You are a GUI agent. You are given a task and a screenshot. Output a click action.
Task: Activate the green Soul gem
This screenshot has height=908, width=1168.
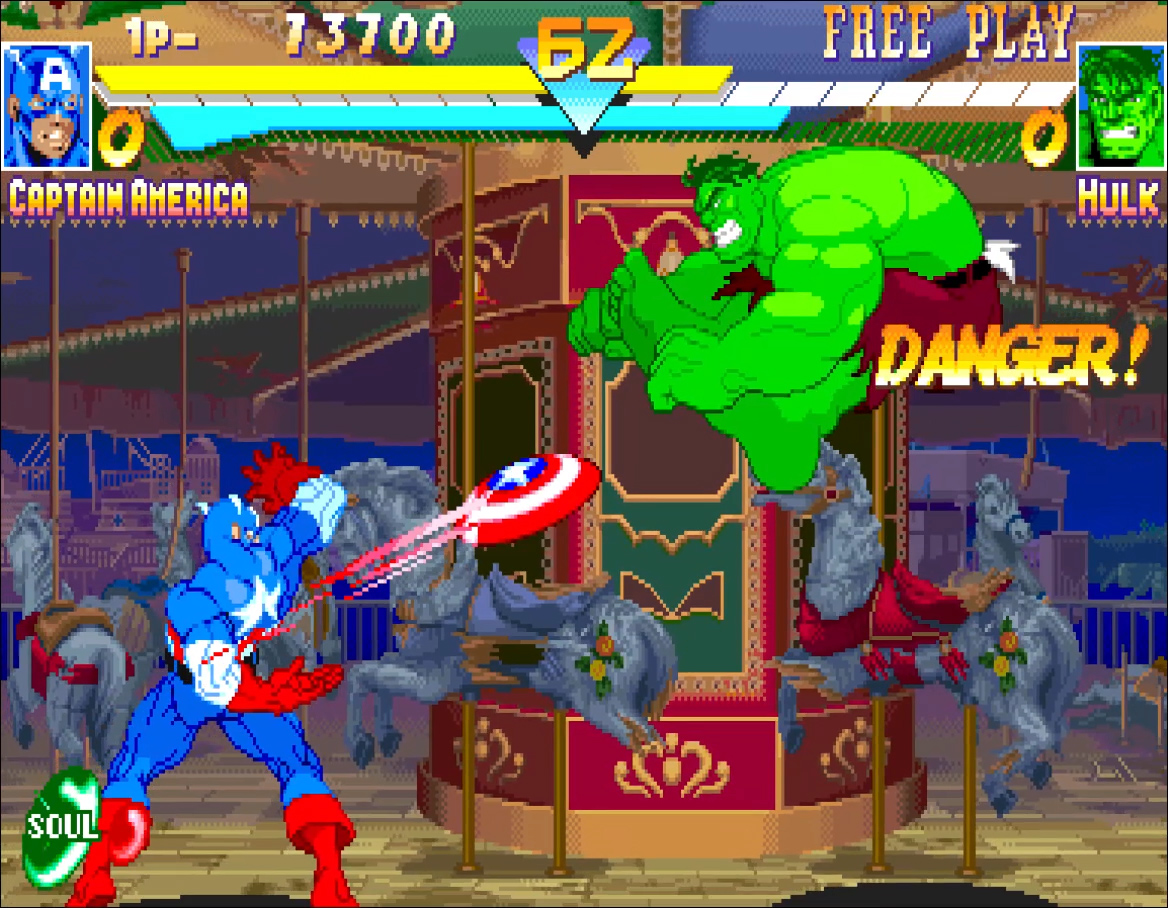coord(62,826)
